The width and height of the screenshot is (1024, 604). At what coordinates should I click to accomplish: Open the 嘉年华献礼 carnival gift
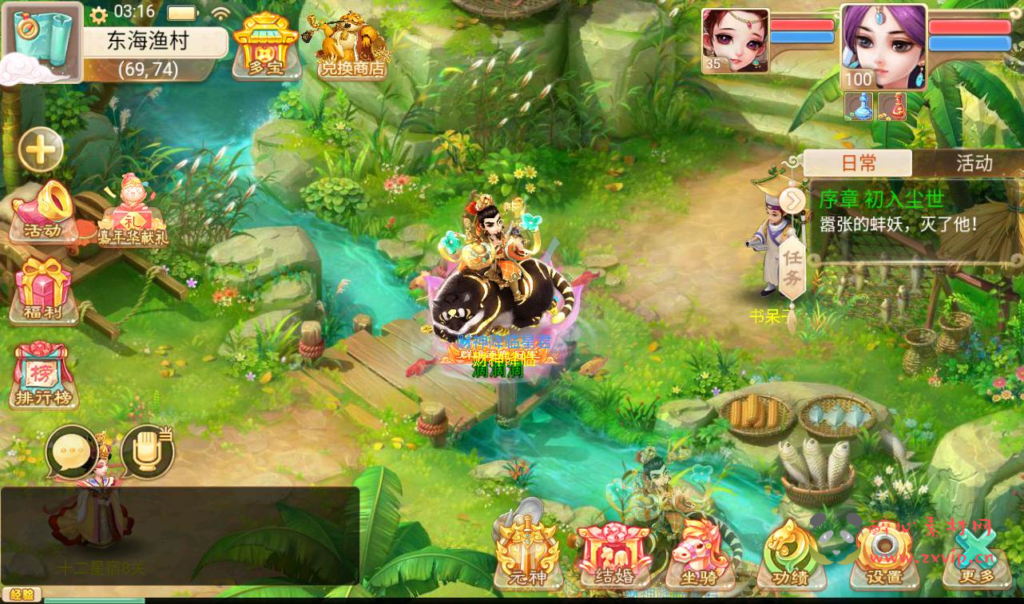131,212
